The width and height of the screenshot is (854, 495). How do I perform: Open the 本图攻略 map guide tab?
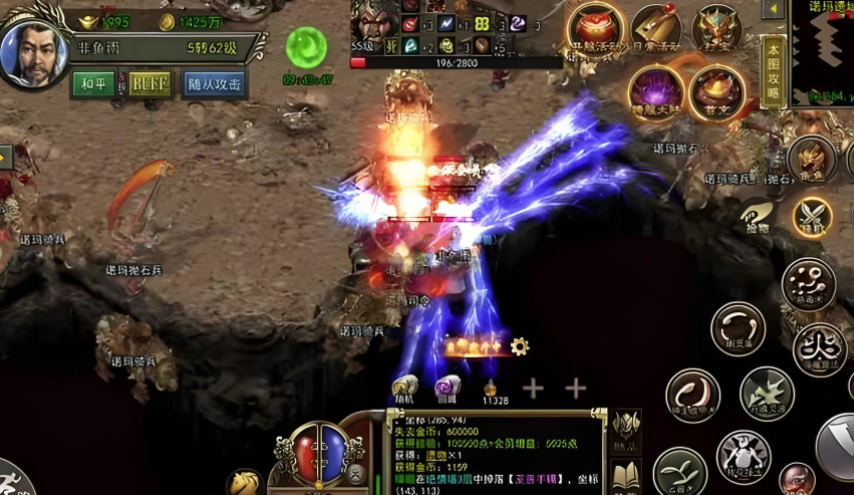tap(772, 70)
